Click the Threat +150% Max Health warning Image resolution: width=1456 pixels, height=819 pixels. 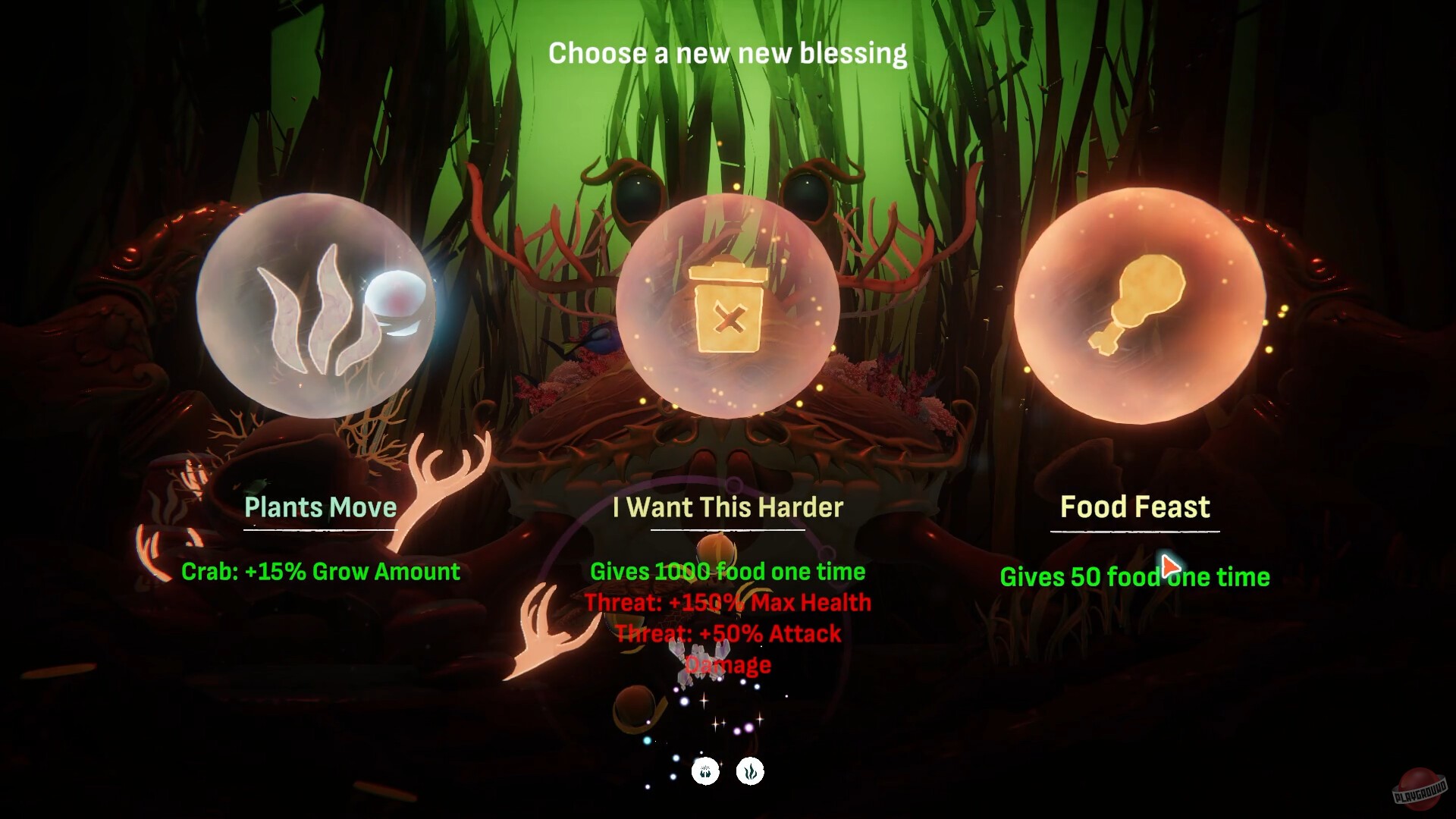[x=728, y=603]
